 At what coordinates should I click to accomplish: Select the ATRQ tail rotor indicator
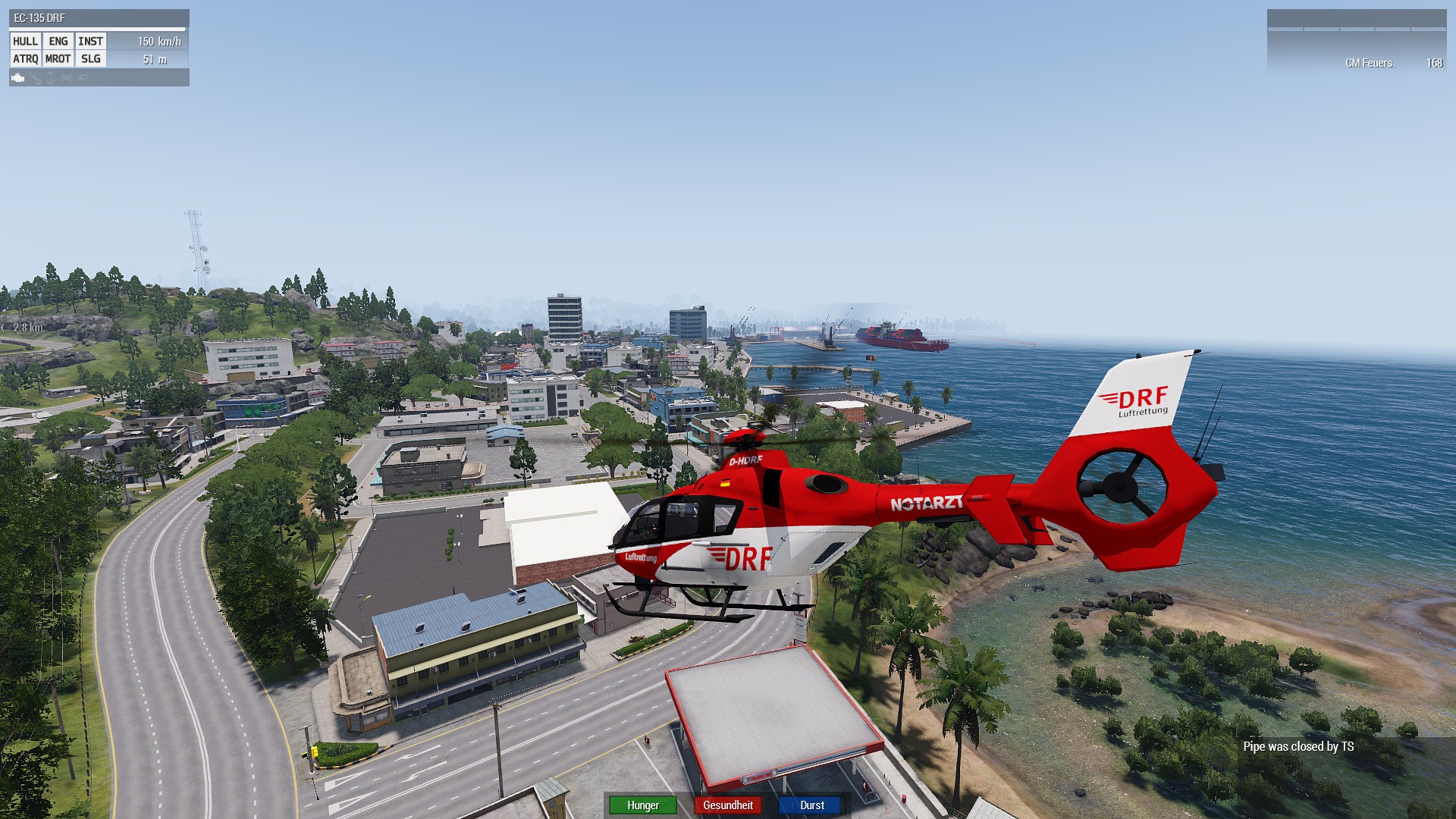pyautogui.click(x=25, y=59)
